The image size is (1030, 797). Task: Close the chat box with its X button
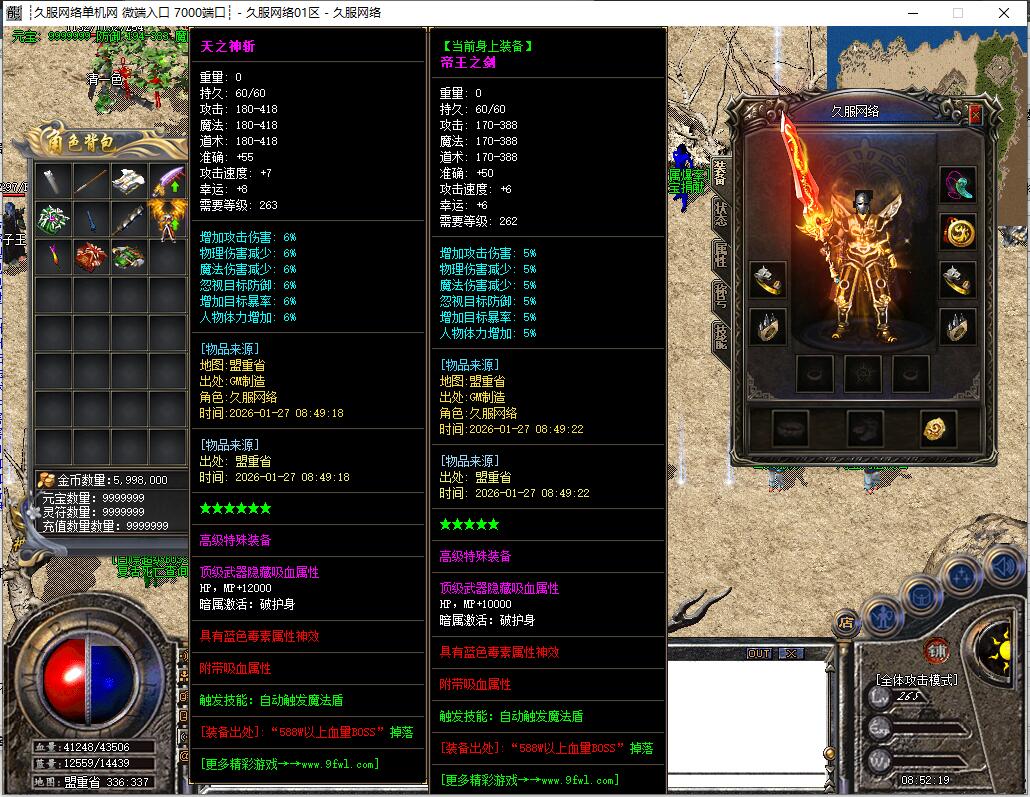(790, 653)
